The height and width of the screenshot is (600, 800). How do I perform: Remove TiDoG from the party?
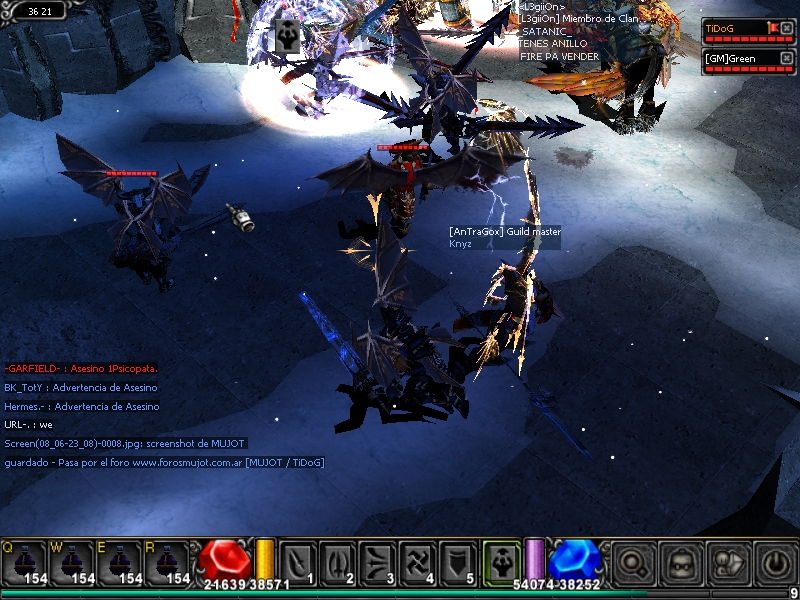point(787,28)
